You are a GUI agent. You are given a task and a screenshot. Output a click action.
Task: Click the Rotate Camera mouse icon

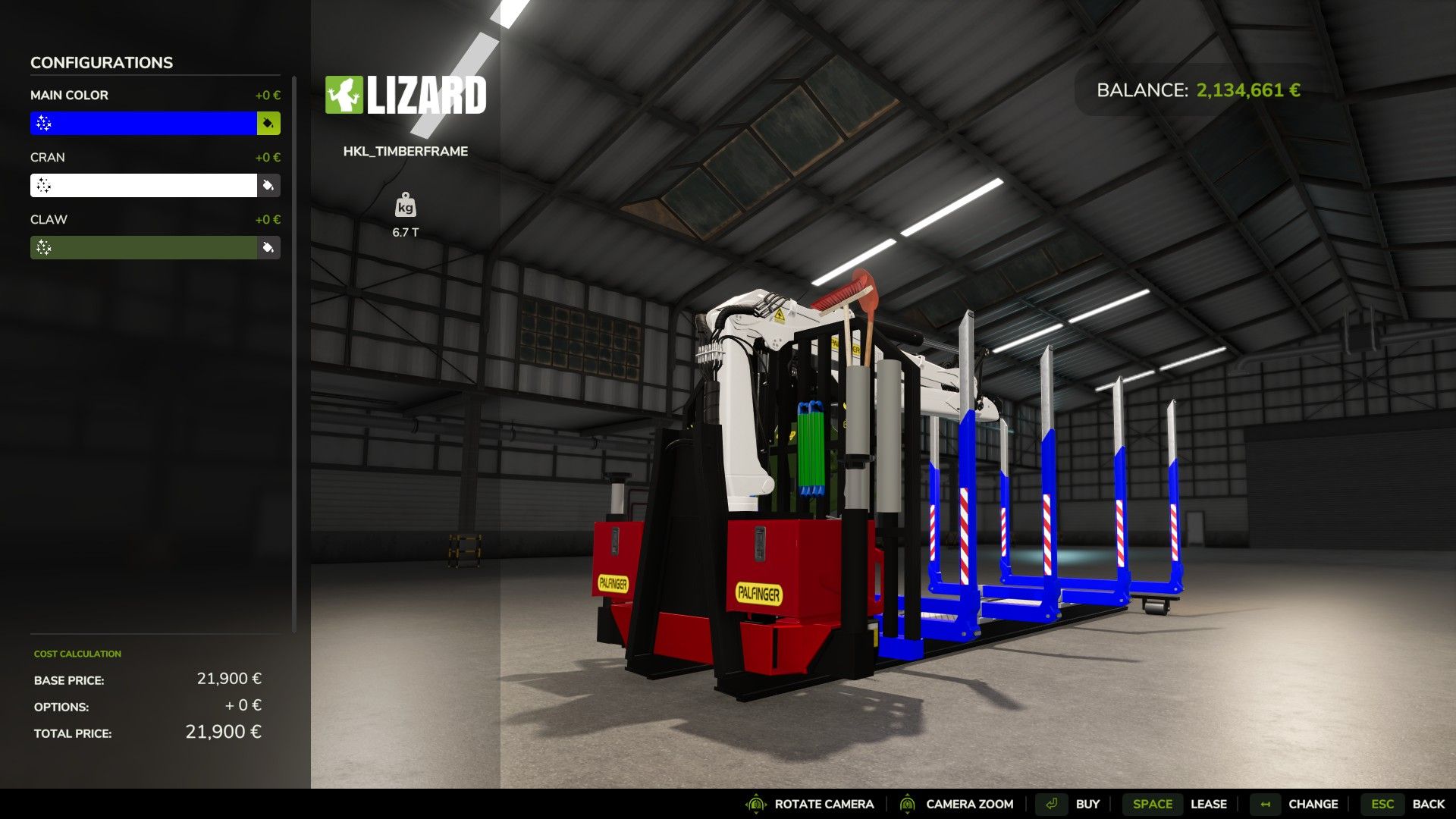point(757,804)
